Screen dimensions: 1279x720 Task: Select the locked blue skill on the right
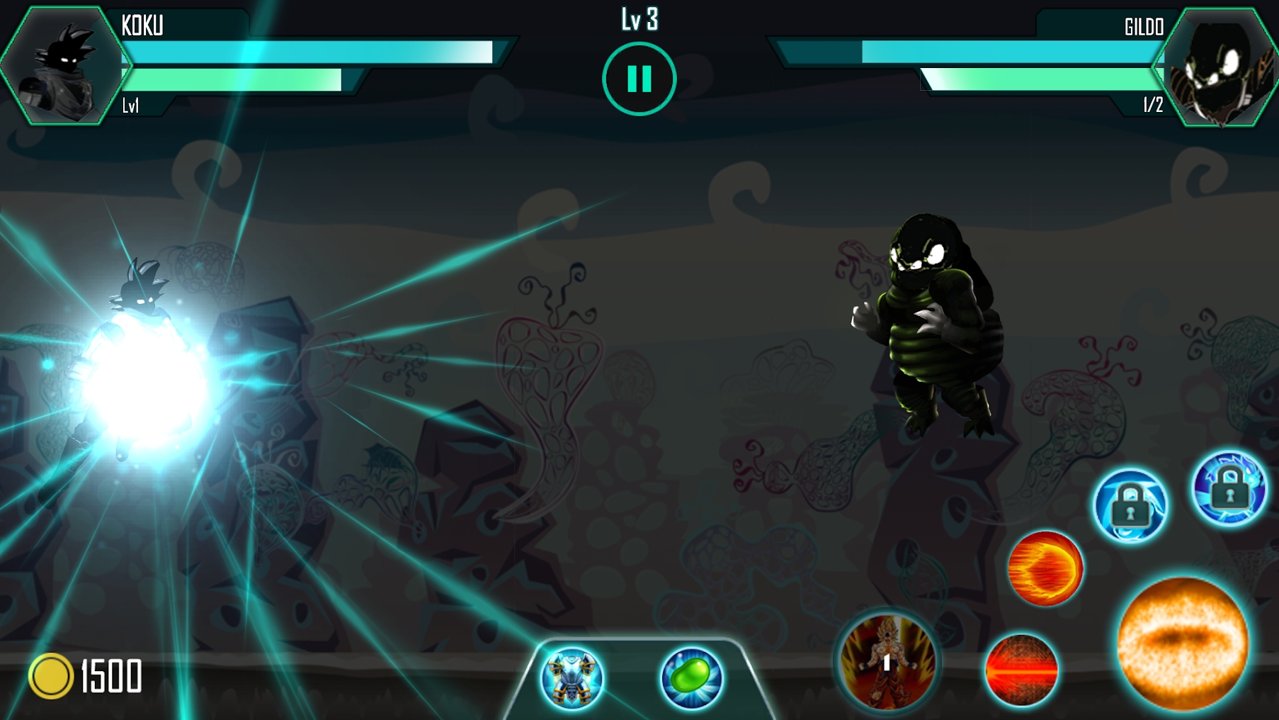click(x=1229, y=487)
